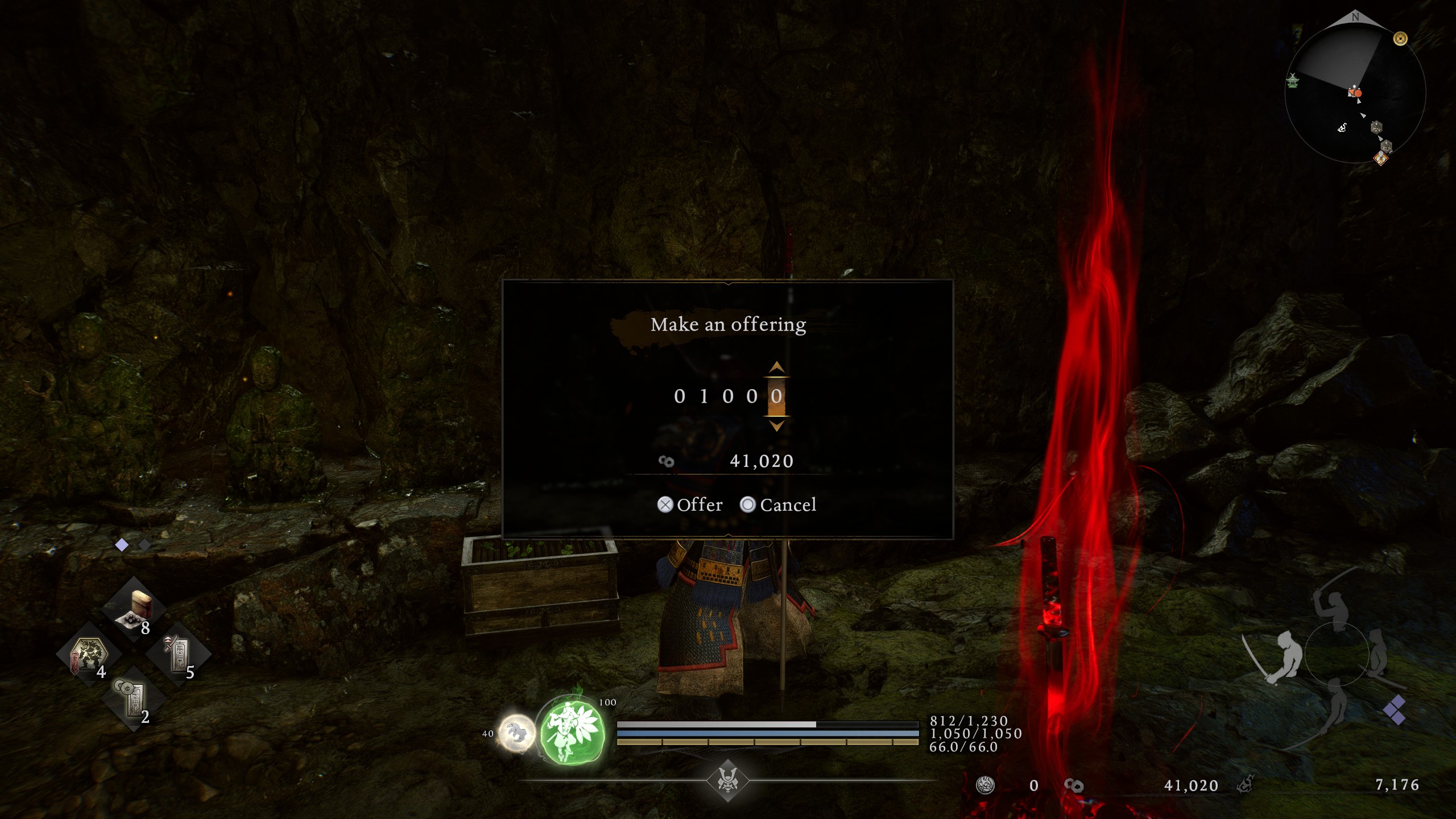Decrease the digit with the down arrow

[x=776, y=425]
